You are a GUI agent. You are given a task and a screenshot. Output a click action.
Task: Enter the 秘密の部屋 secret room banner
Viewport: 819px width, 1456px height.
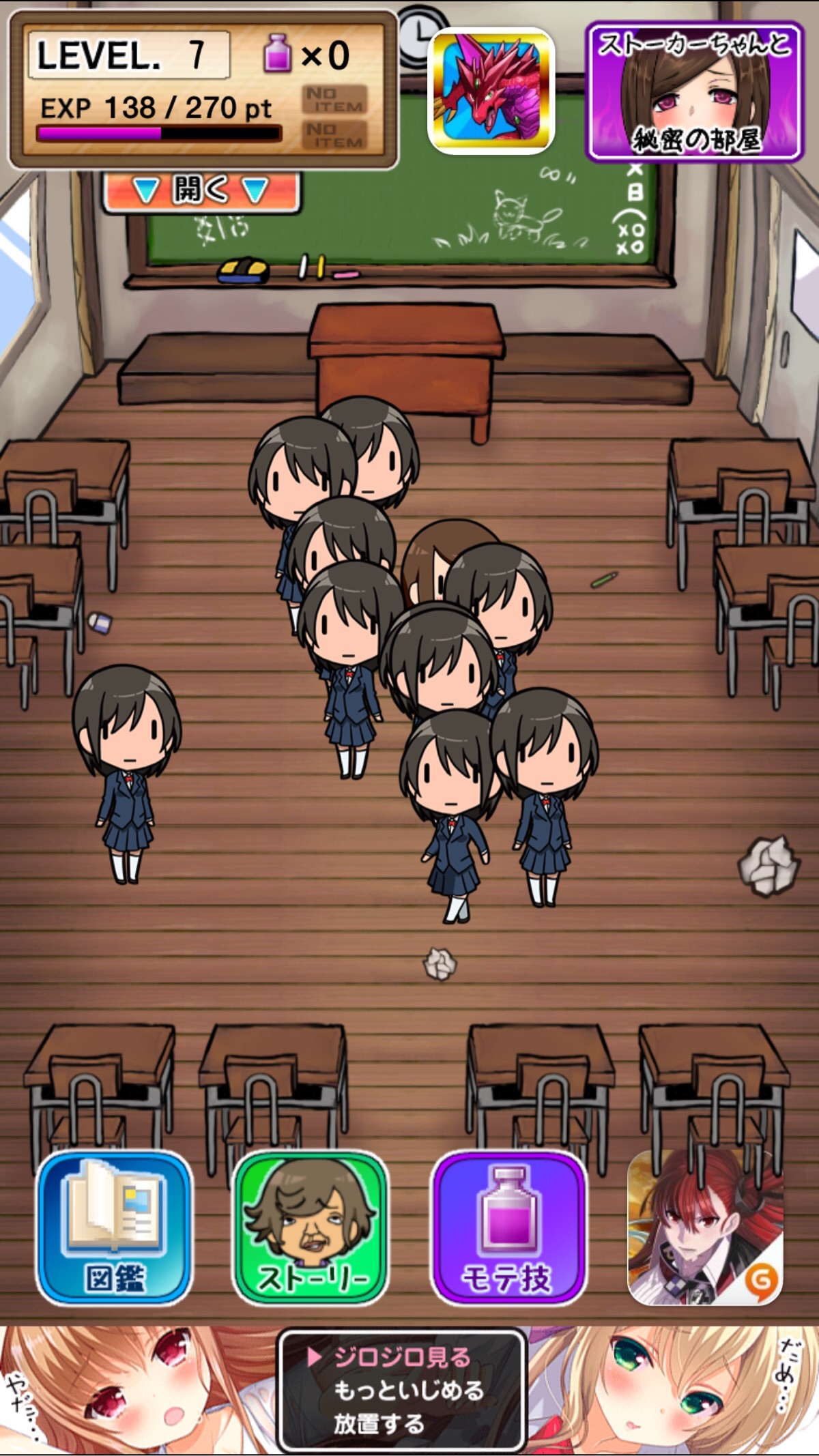[694, 91]
